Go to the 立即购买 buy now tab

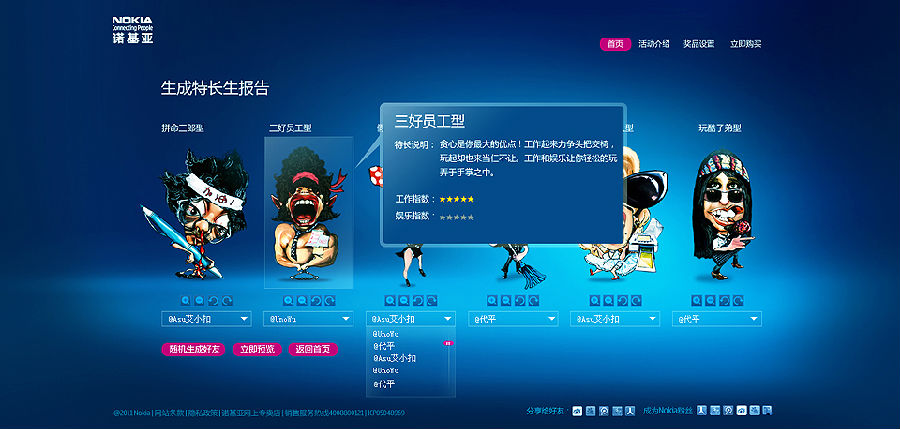(746, 44)
